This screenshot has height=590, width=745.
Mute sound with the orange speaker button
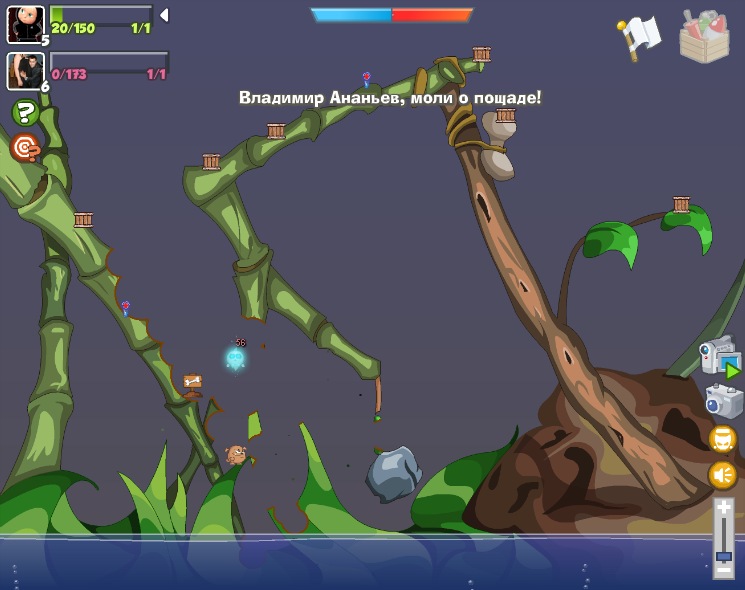pyautogui.click(x=722, y=475)
